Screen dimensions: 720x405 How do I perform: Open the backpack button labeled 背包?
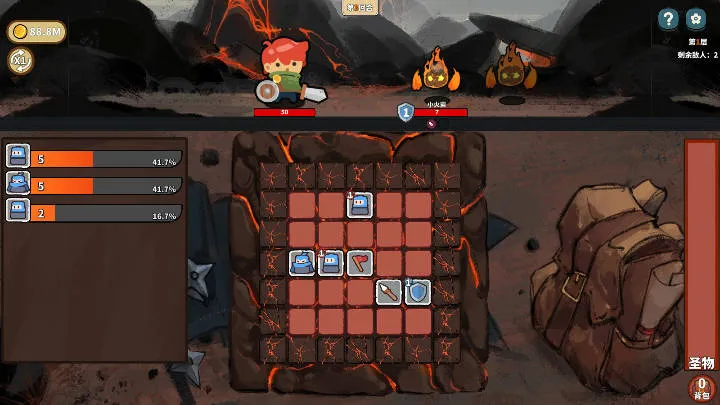coord(702,388)
